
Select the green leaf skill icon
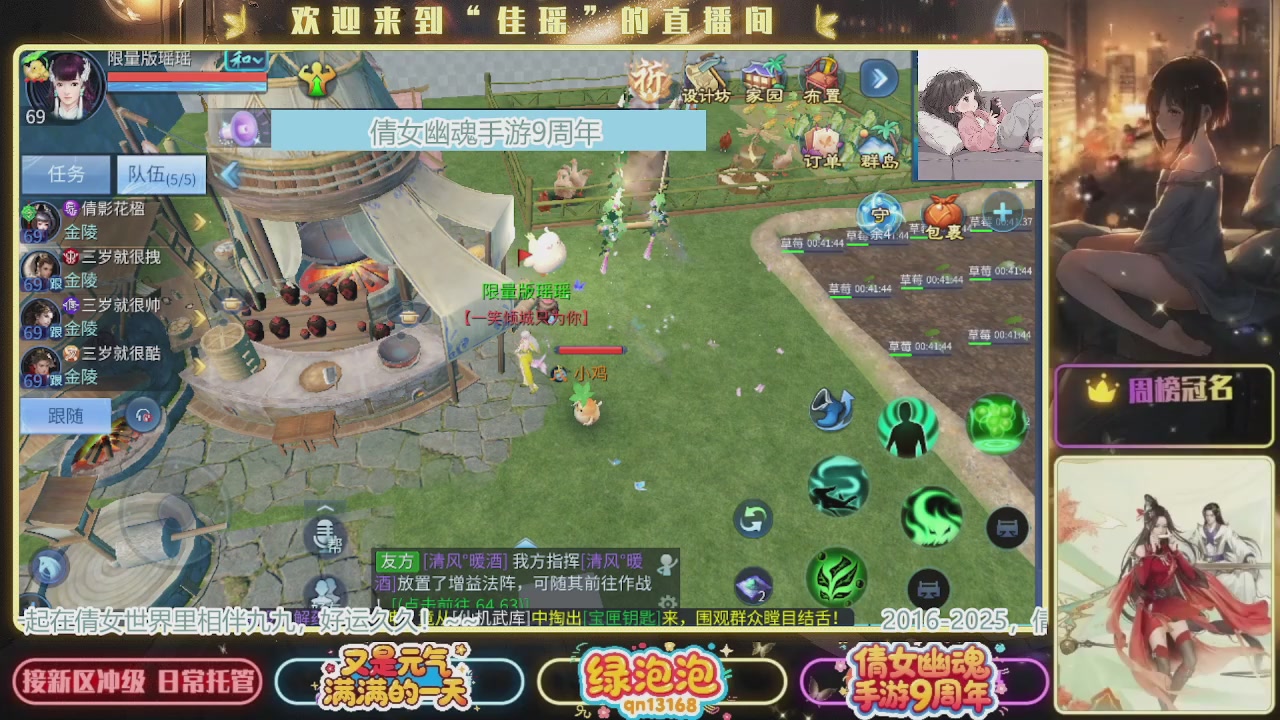(x=838, y=578)
